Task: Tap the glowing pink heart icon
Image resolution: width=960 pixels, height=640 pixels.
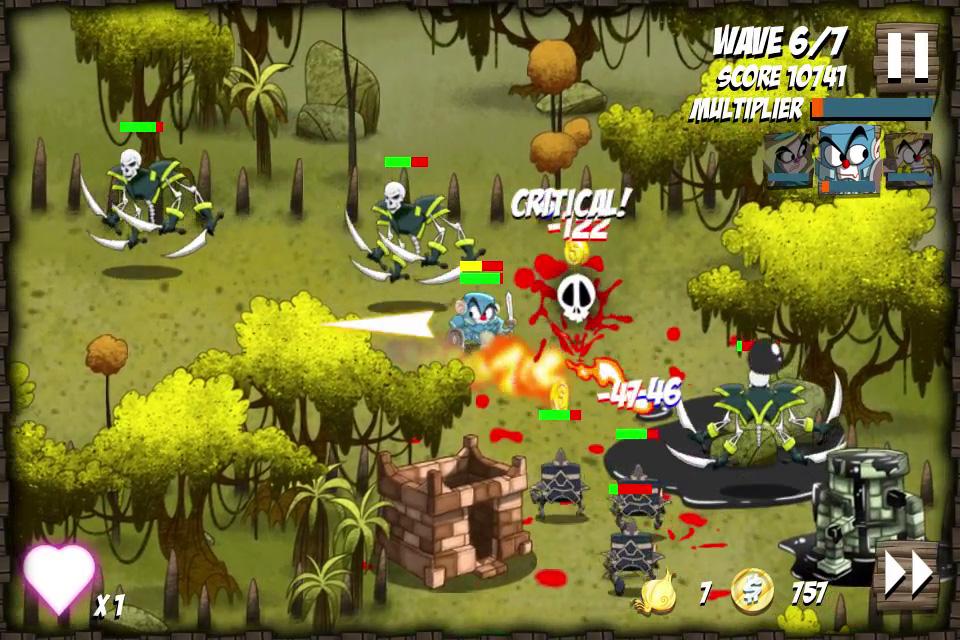Action: (59, 578)
